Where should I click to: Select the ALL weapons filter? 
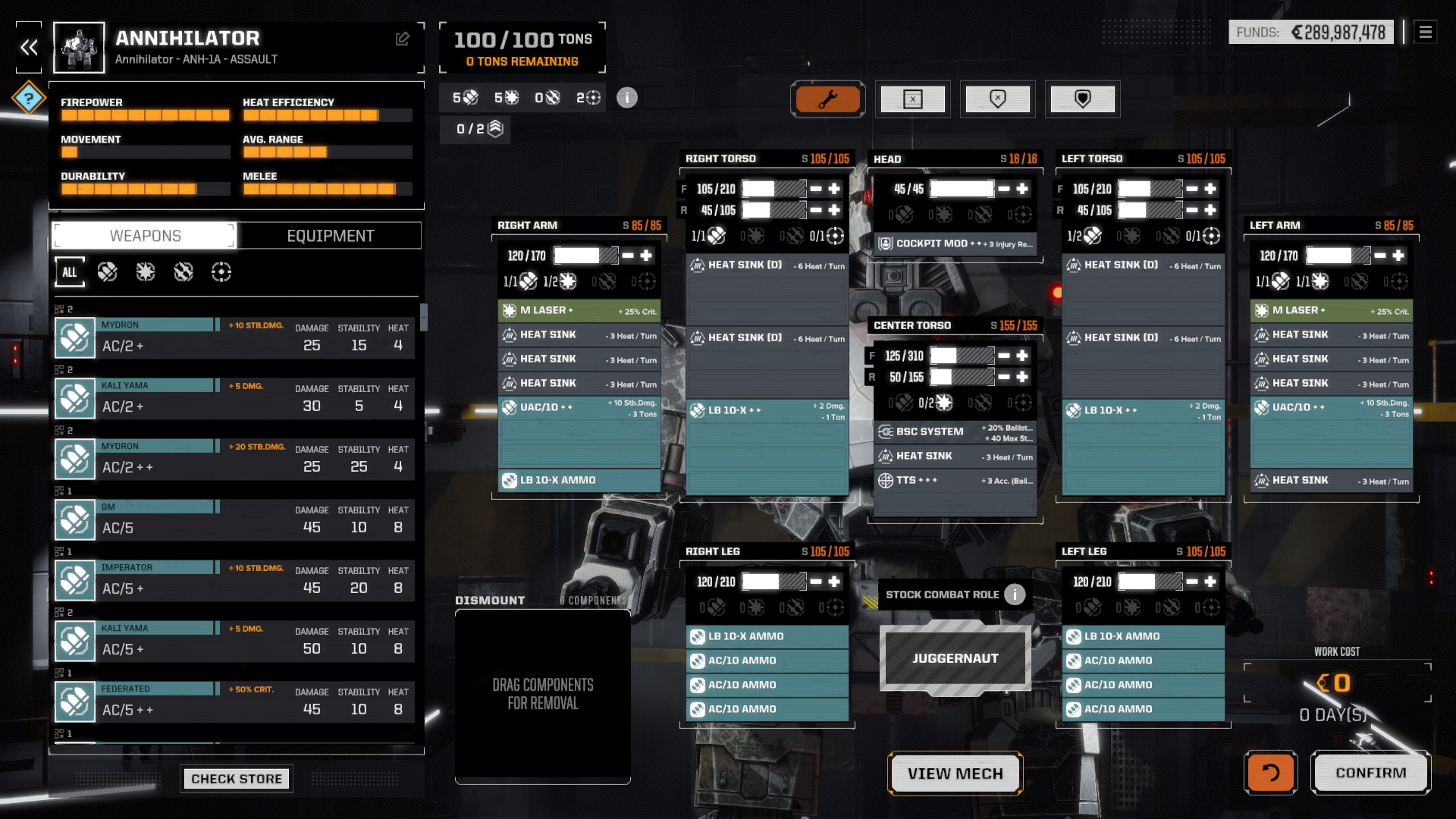(69, 271)
